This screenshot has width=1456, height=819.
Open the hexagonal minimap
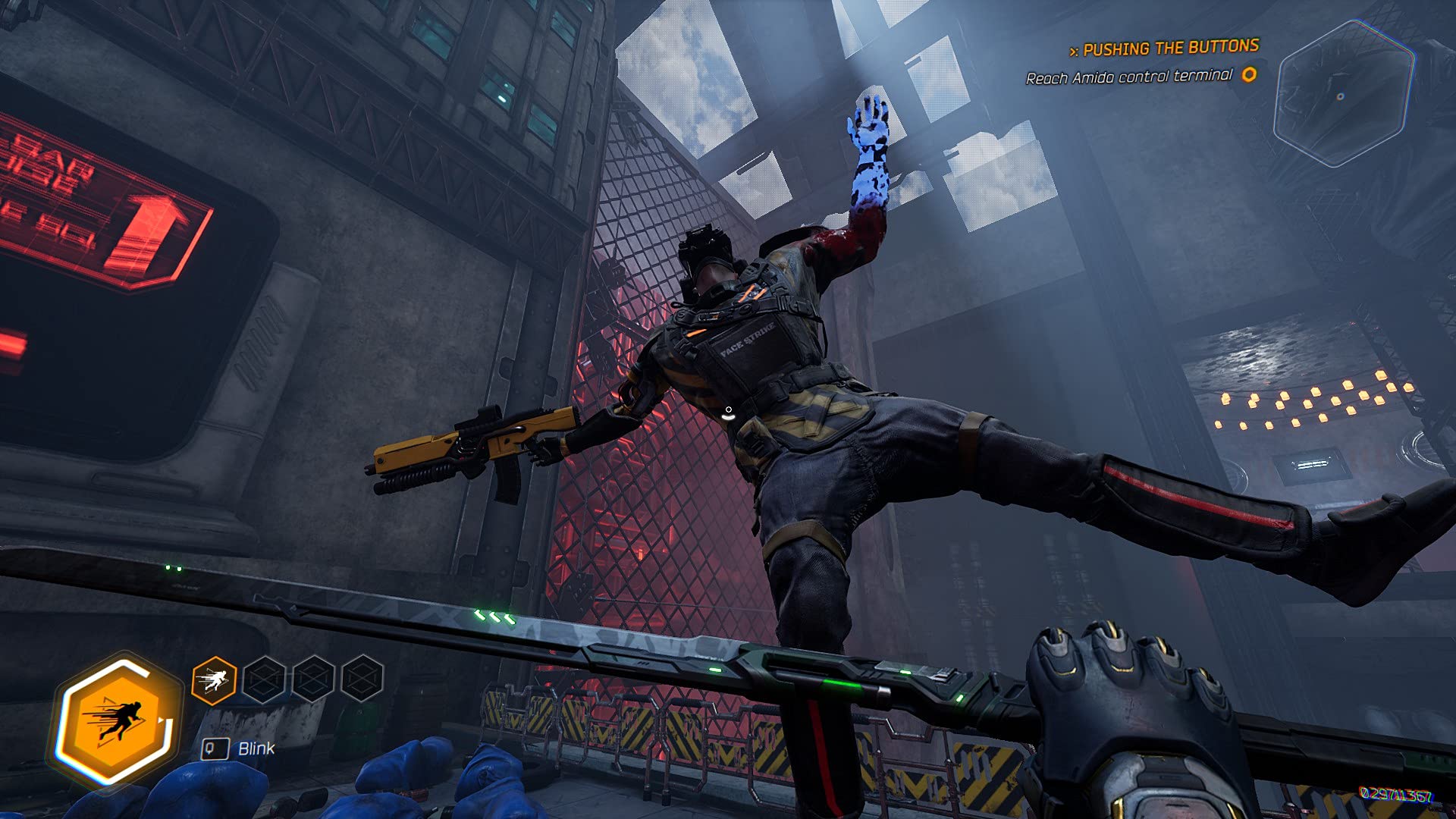coord(1343,94)
